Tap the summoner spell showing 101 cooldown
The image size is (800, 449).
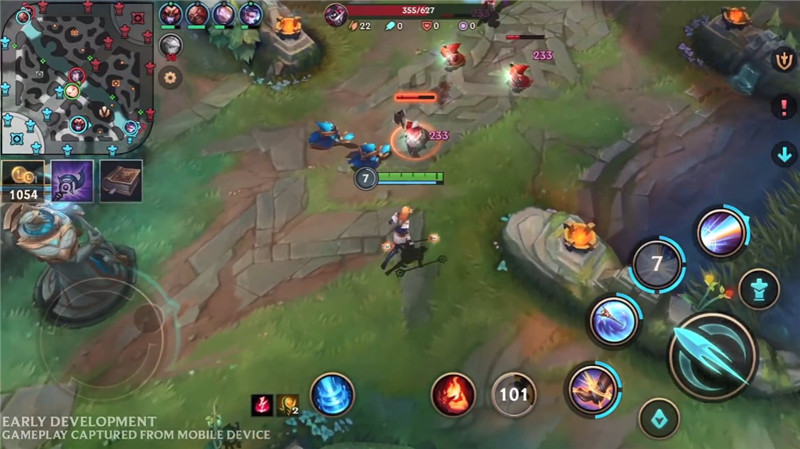(x=513, y=394)
